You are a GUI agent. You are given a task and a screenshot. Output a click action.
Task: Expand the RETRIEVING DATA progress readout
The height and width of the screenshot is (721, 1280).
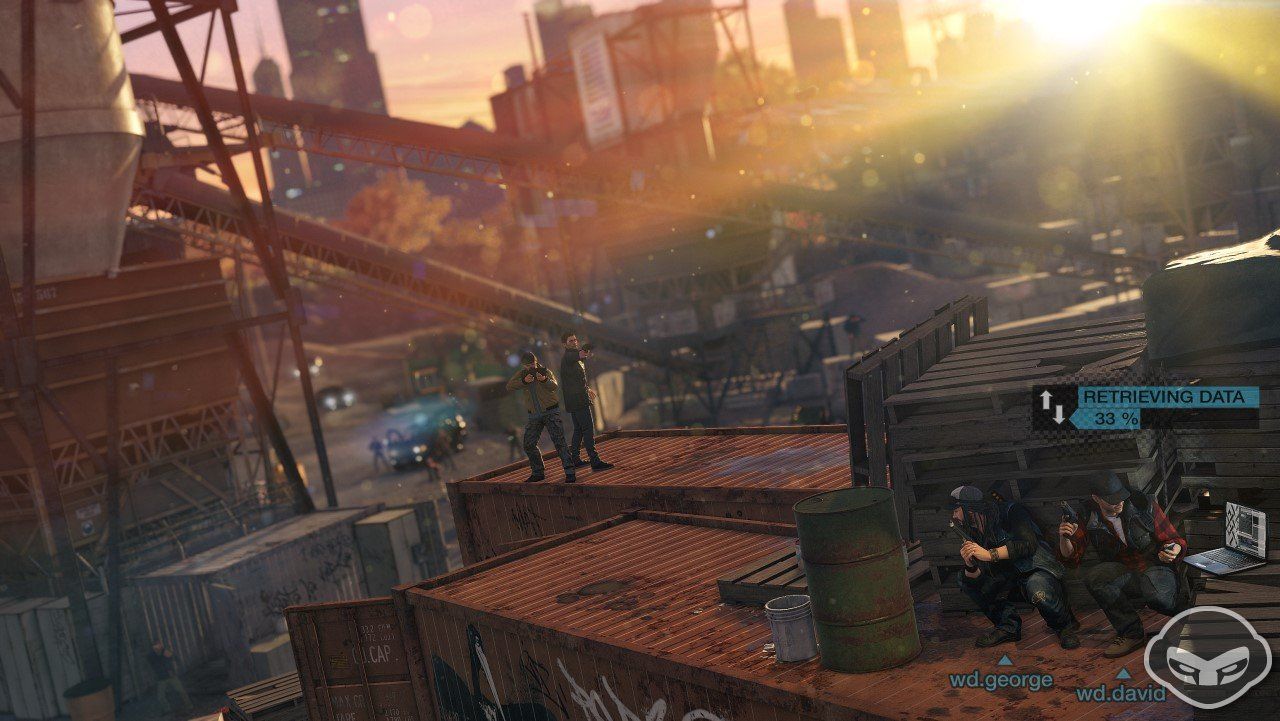pyautogui.click(x=1115, y=418)
